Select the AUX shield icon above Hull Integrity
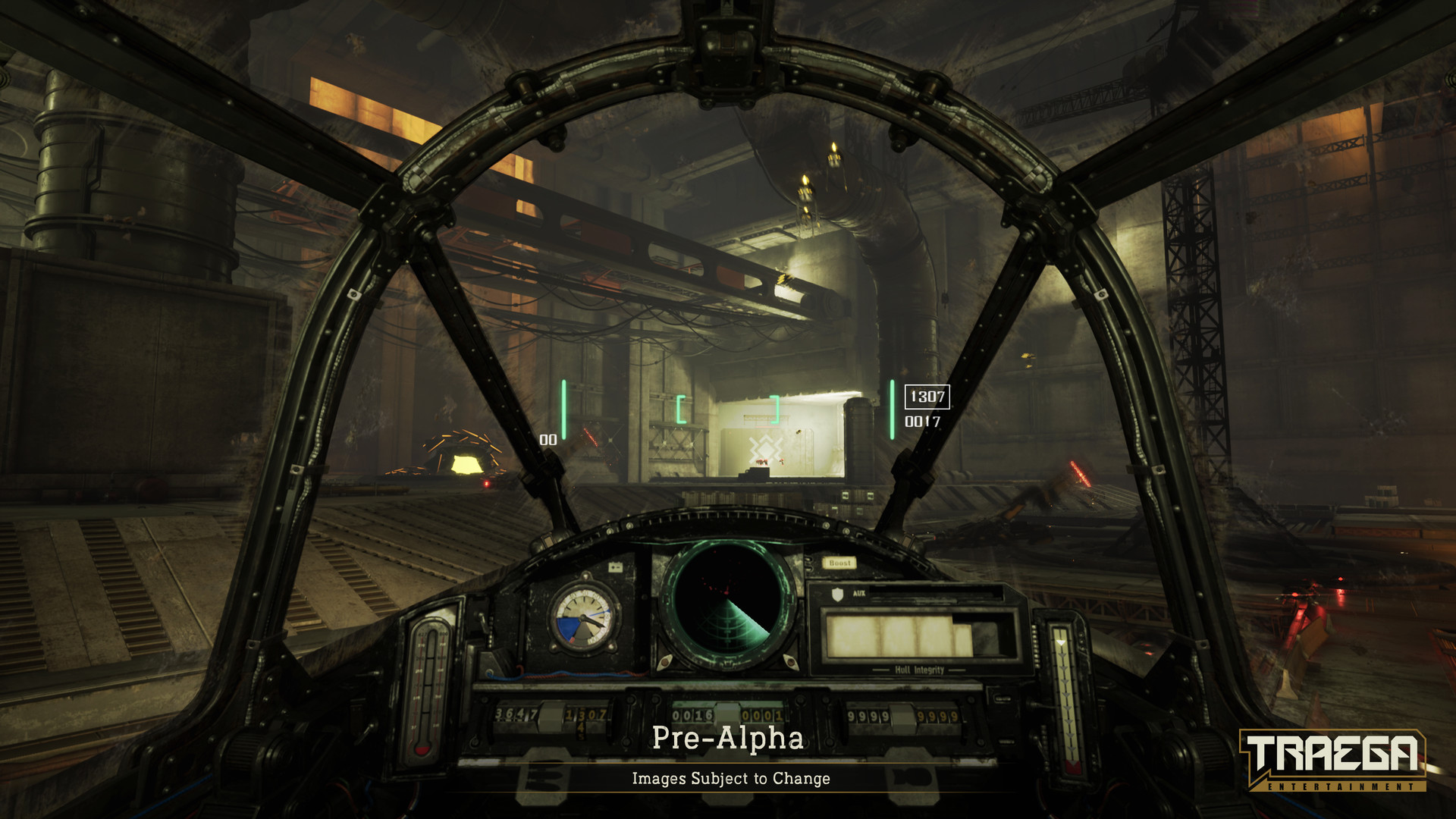 point(837,593)
